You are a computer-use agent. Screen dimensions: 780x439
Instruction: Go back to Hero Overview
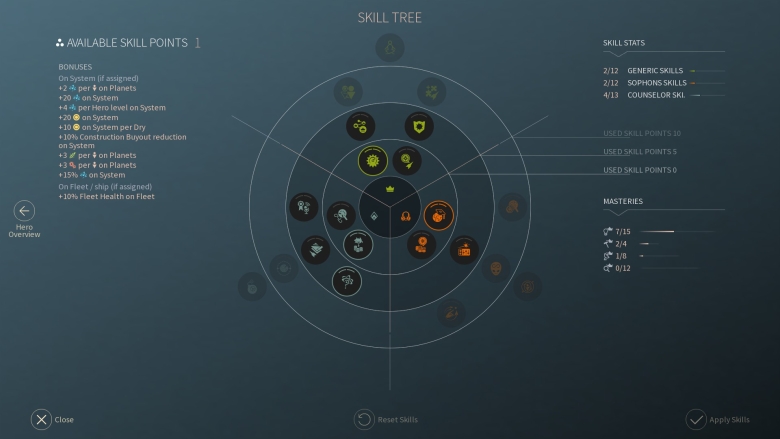(x=24, y=211)
